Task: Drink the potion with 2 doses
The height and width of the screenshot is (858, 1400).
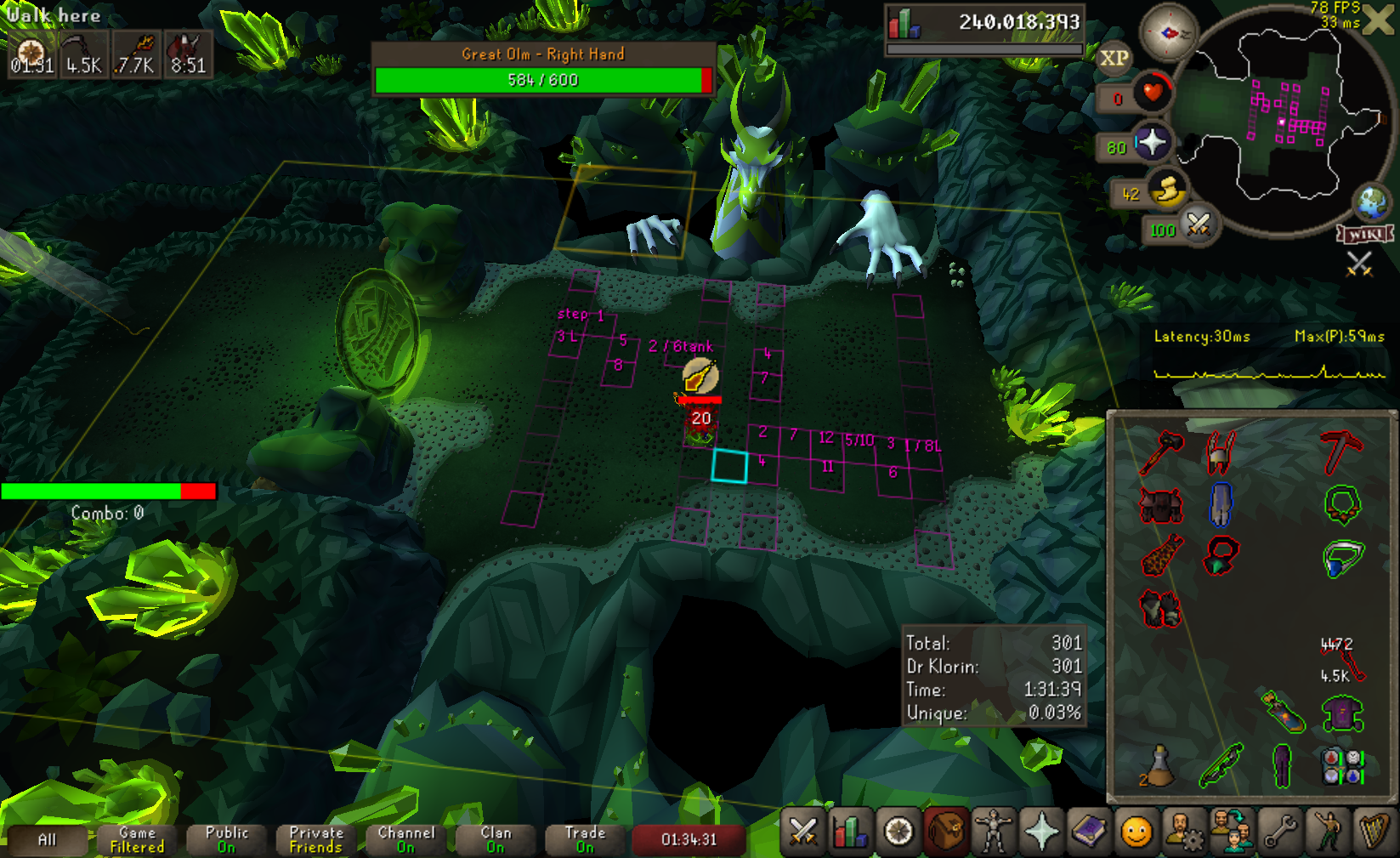Action: [x=1159, y=764]
